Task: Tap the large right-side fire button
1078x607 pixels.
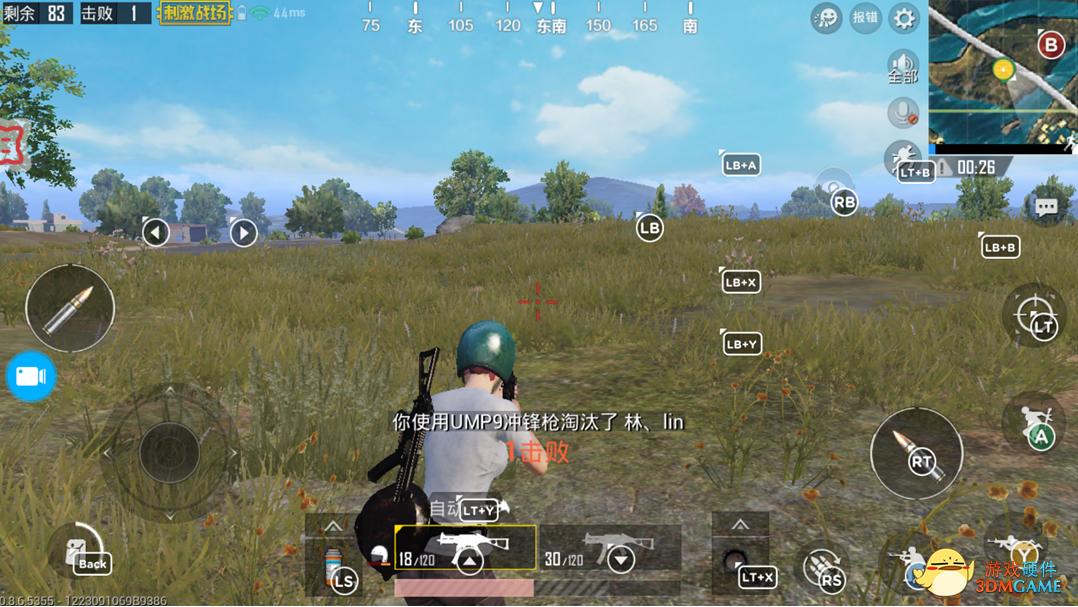Action: [x=916, y=455]
